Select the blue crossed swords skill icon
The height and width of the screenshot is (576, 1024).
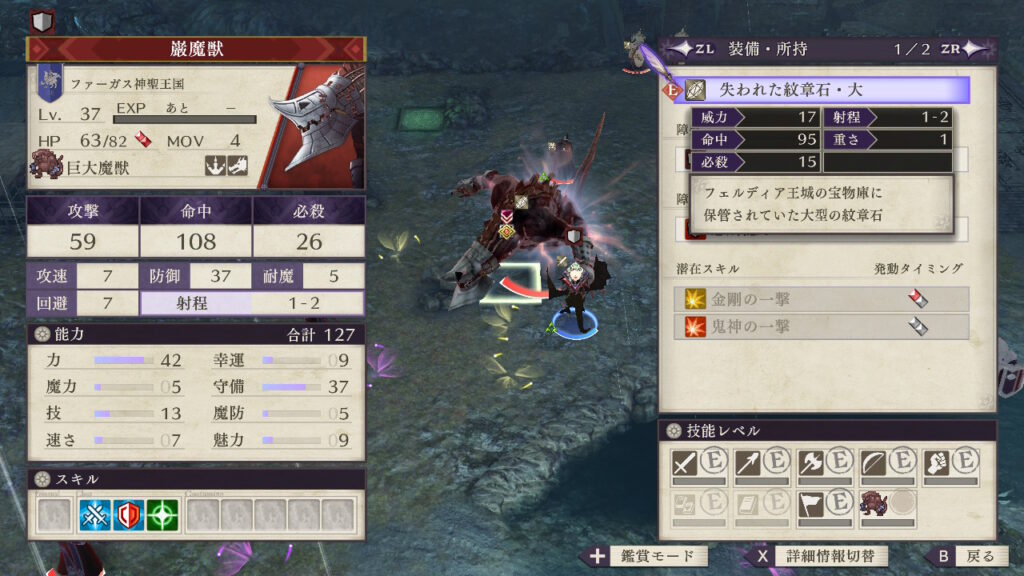tap(96, 514)
